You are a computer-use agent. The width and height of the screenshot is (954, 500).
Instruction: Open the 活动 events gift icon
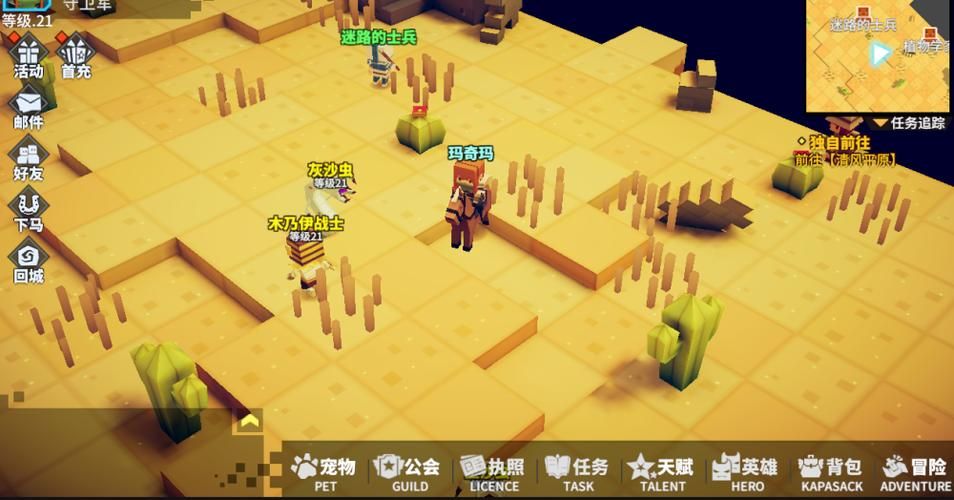tap(28, 55)
